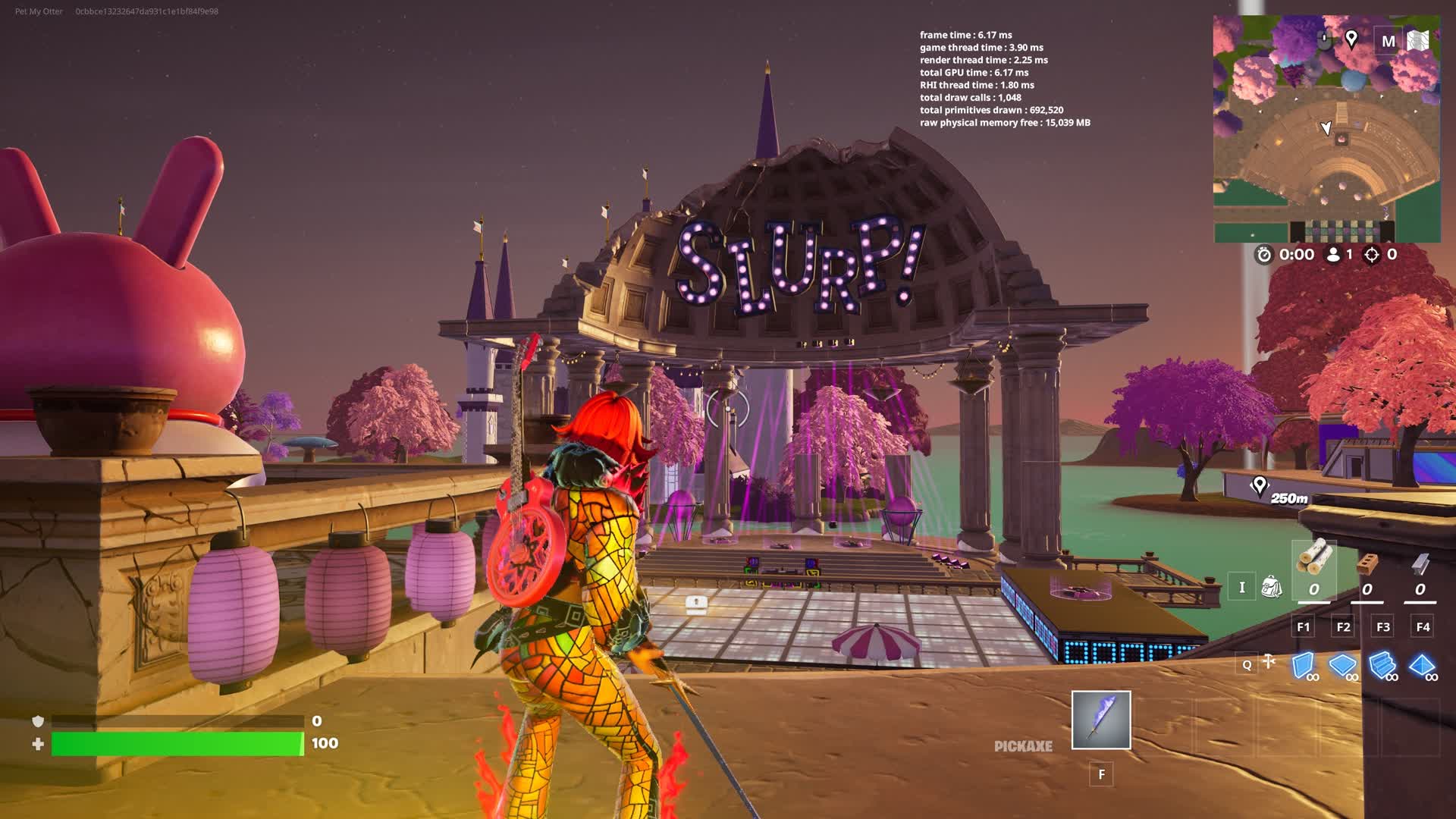Select the pickaxe weapon slot
This screenshot has width=1456, height=819.
pyautogui.click(x=1101, y=720)
